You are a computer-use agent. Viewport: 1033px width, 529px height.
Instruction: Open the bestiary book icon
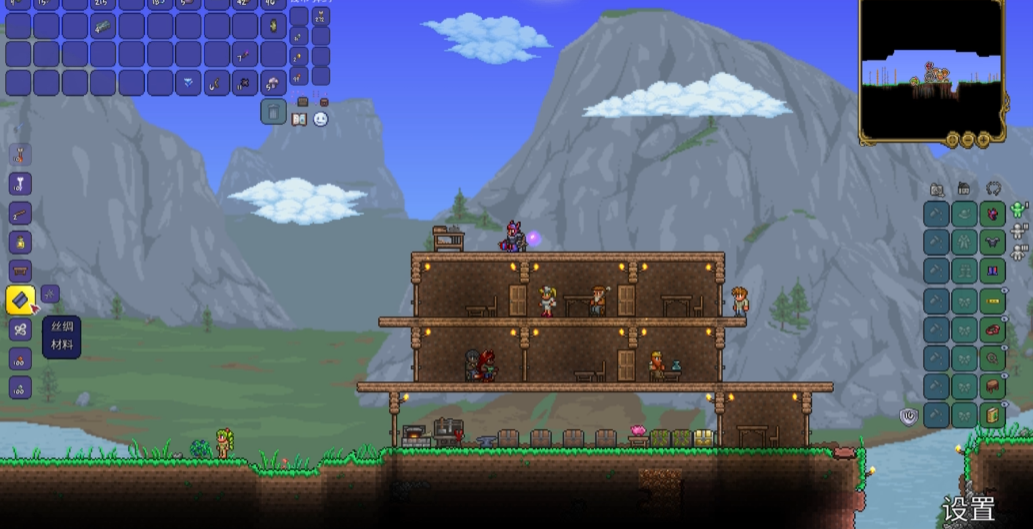(x=299, y=119)
